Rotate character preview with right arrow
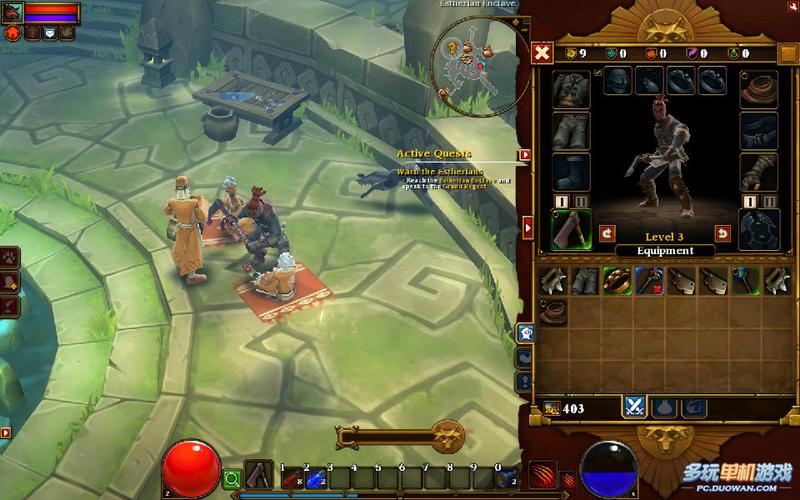 tap(722, 233)
